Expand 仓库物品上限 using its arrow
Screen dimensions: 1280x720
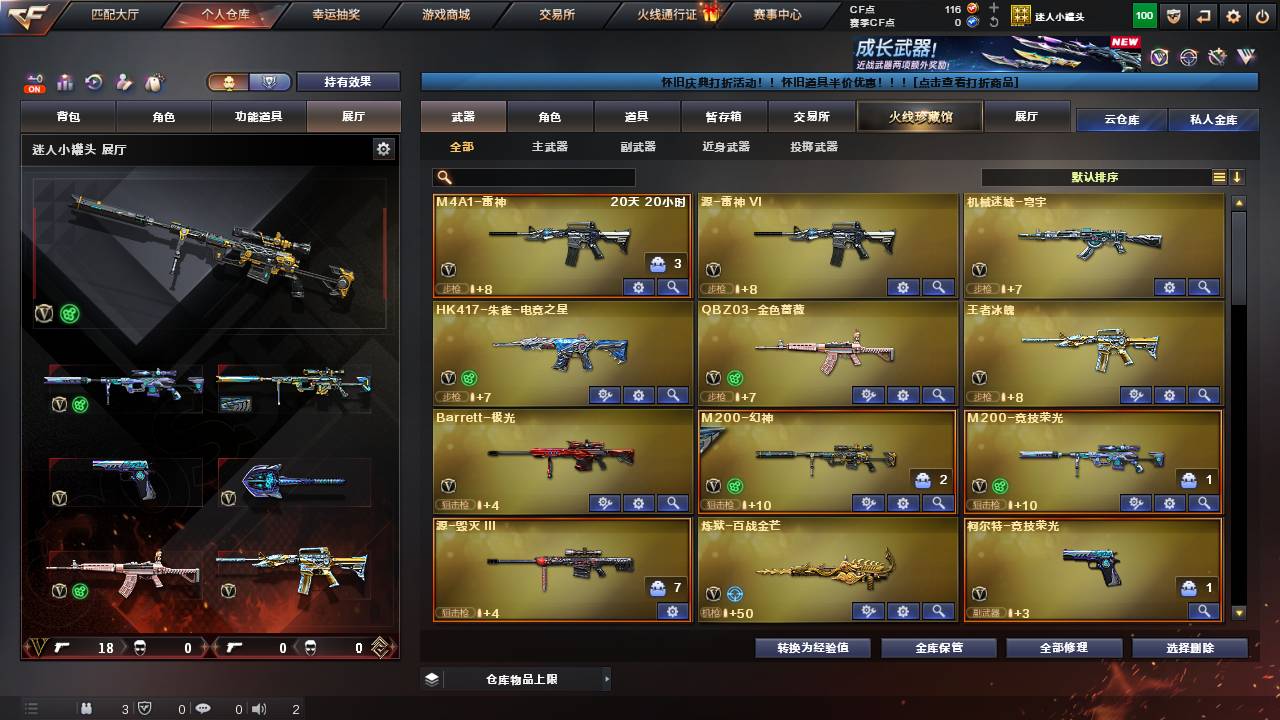[608, 677]
